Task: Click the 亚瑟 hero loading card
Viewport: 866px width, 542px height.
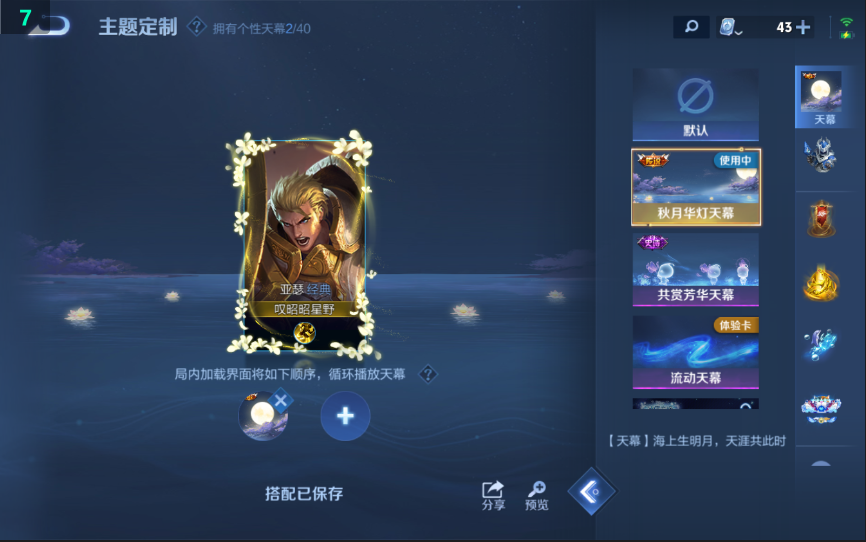Action: 305,245
